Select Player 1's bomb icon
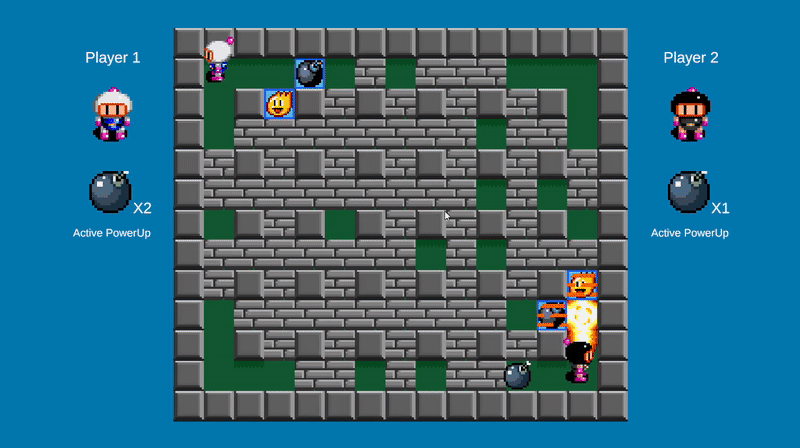The image size is (800, 448). (110, 192)
